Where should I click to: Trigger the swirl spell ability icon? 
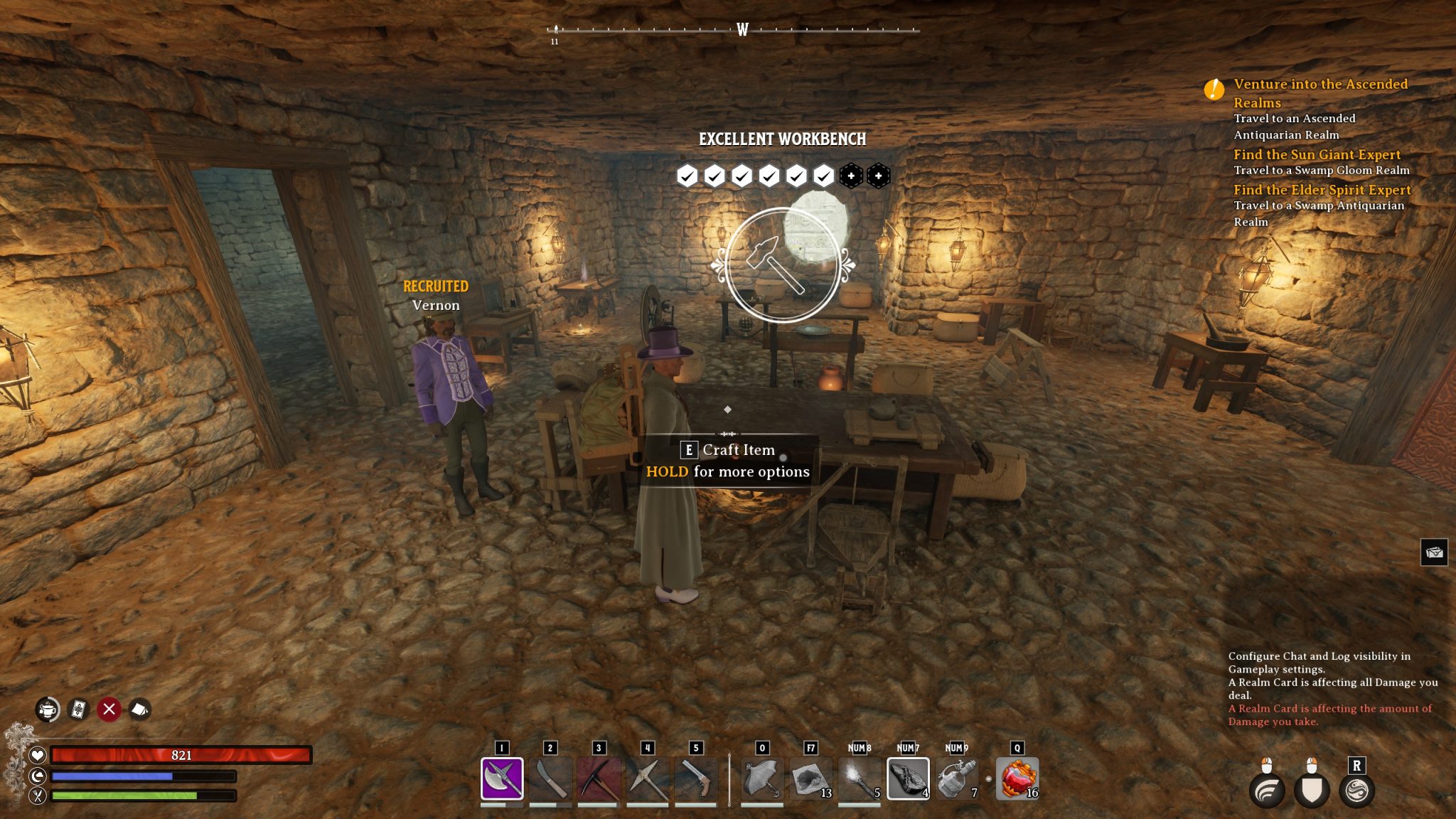[x=1356, y=790]
